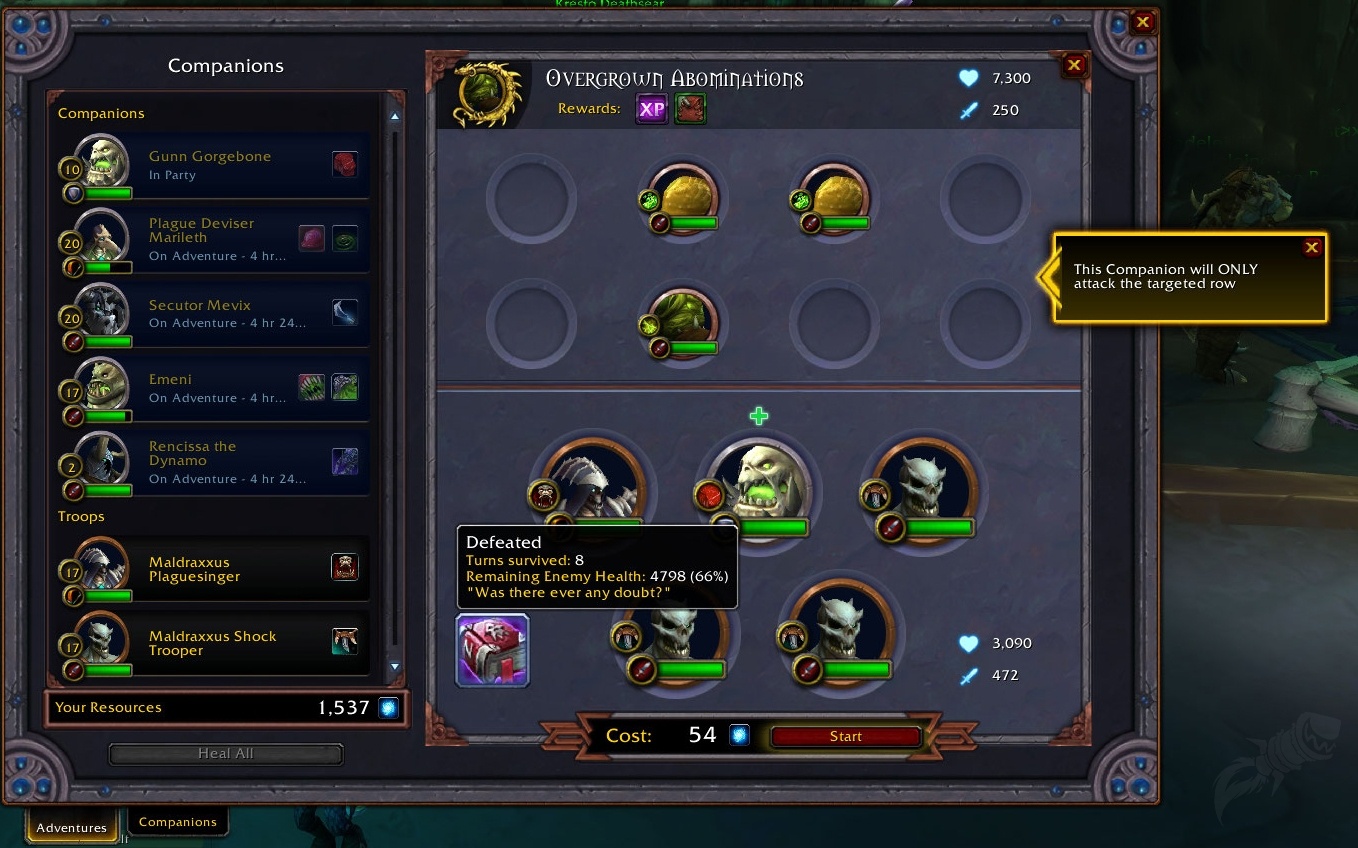
Task: Select Plague Deviser Marileth's list row
Action: 215,239
